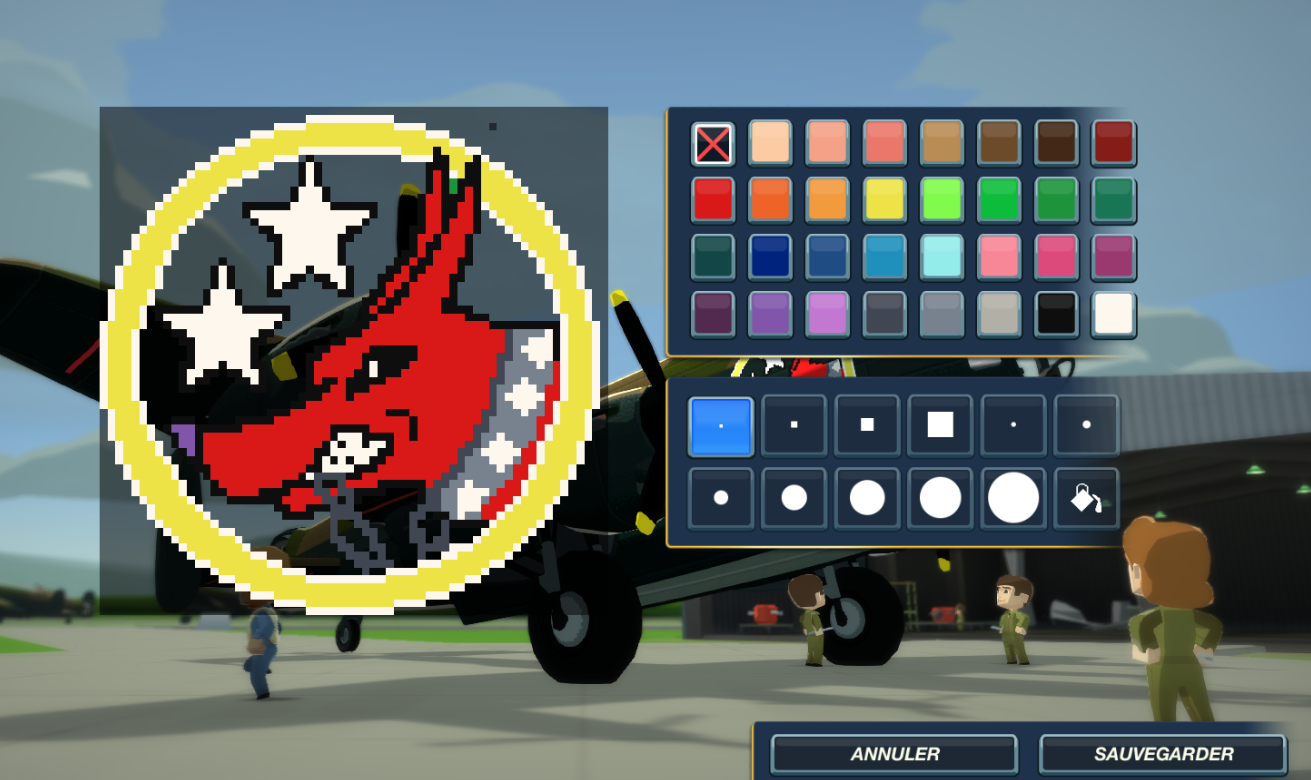Select the medium round brush
This screenshot has height=780, width=1311.
coord(866,498)
